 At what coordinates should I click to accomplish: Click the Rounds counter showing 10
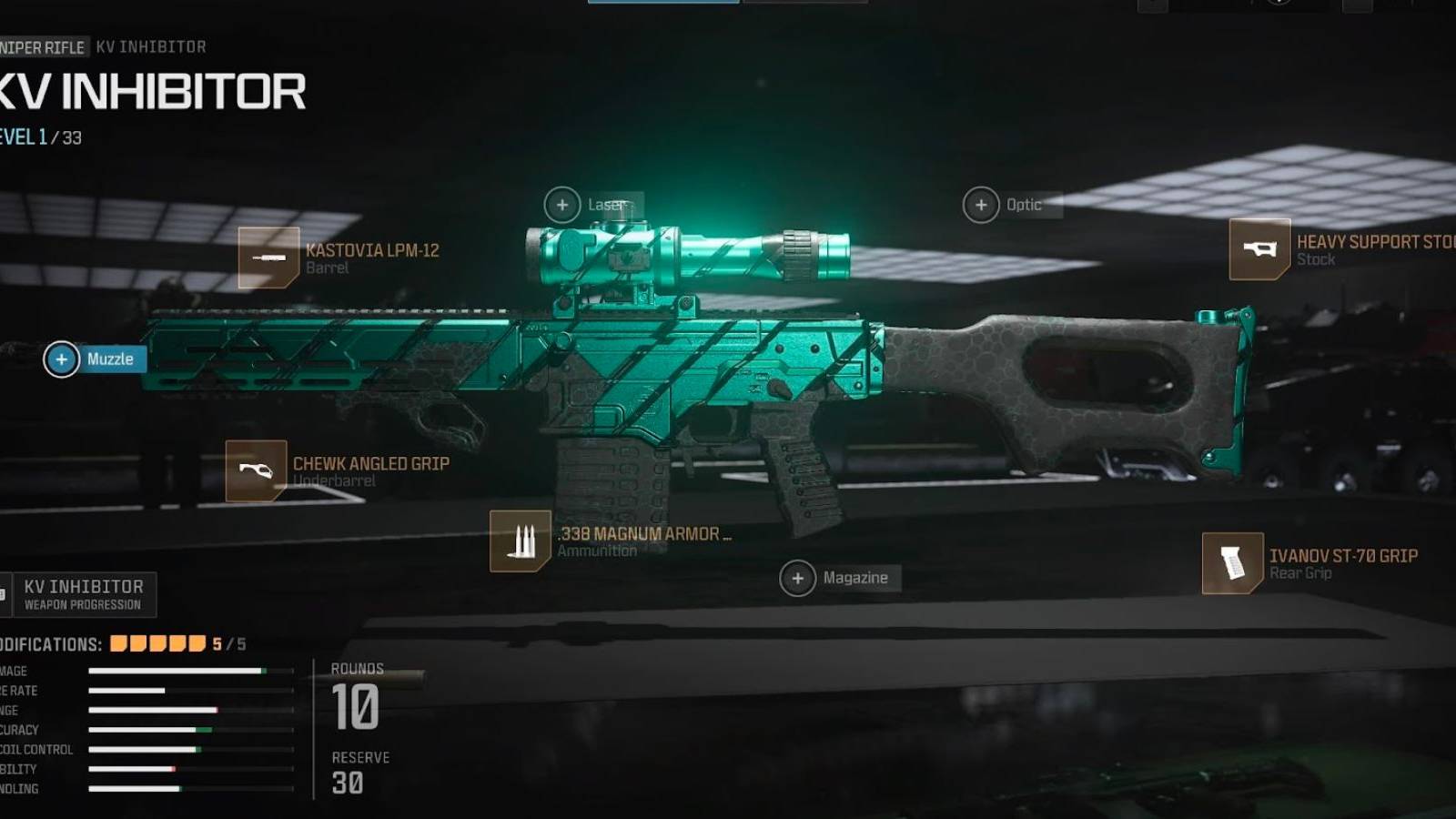click(x=355, y=705)
